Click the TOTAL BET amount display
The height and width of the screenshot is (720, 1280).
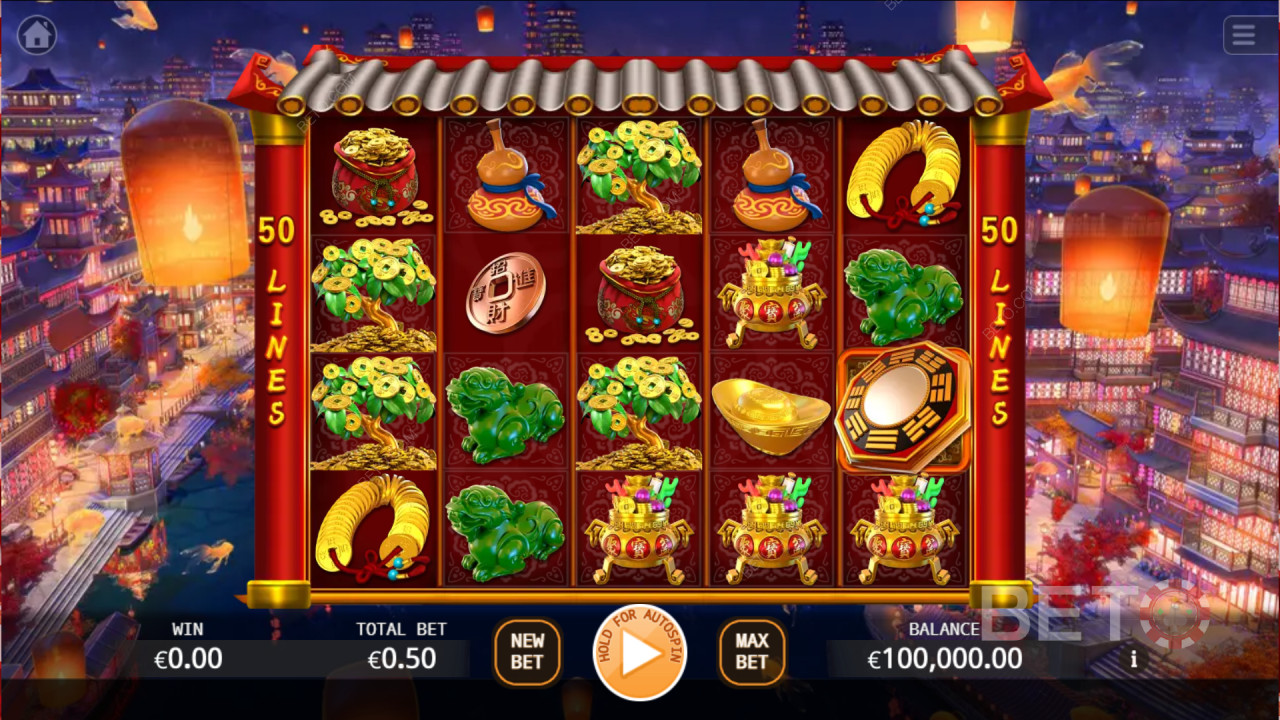click(400, 658)
